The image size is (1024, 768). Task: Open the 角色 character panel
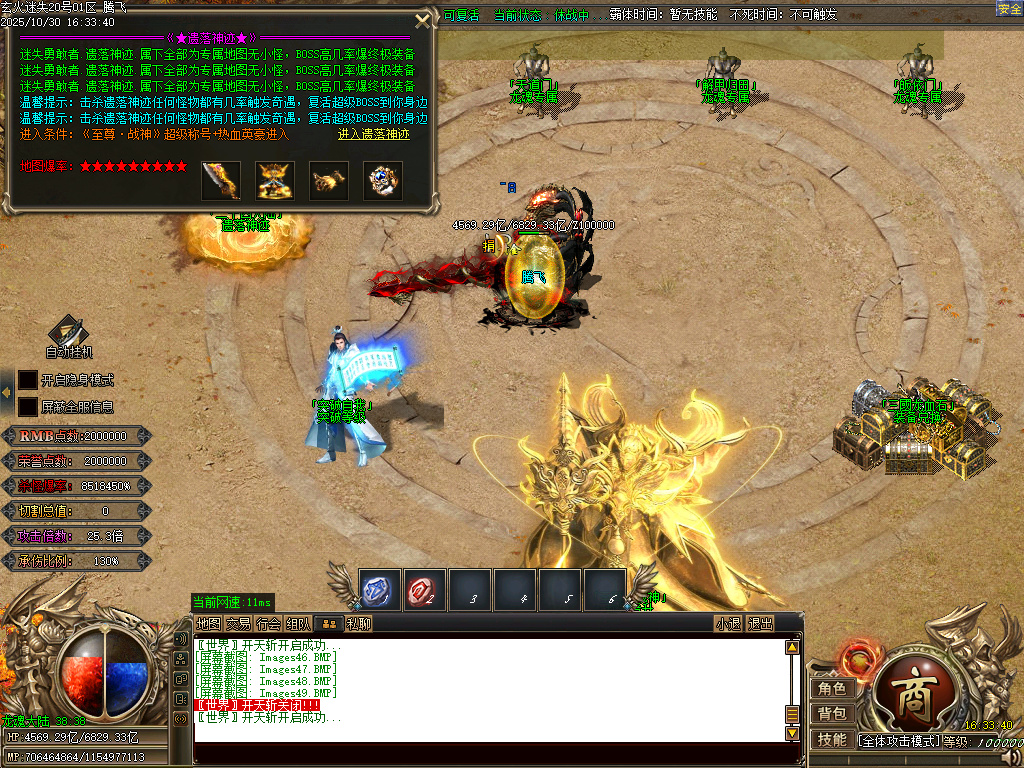832,688
